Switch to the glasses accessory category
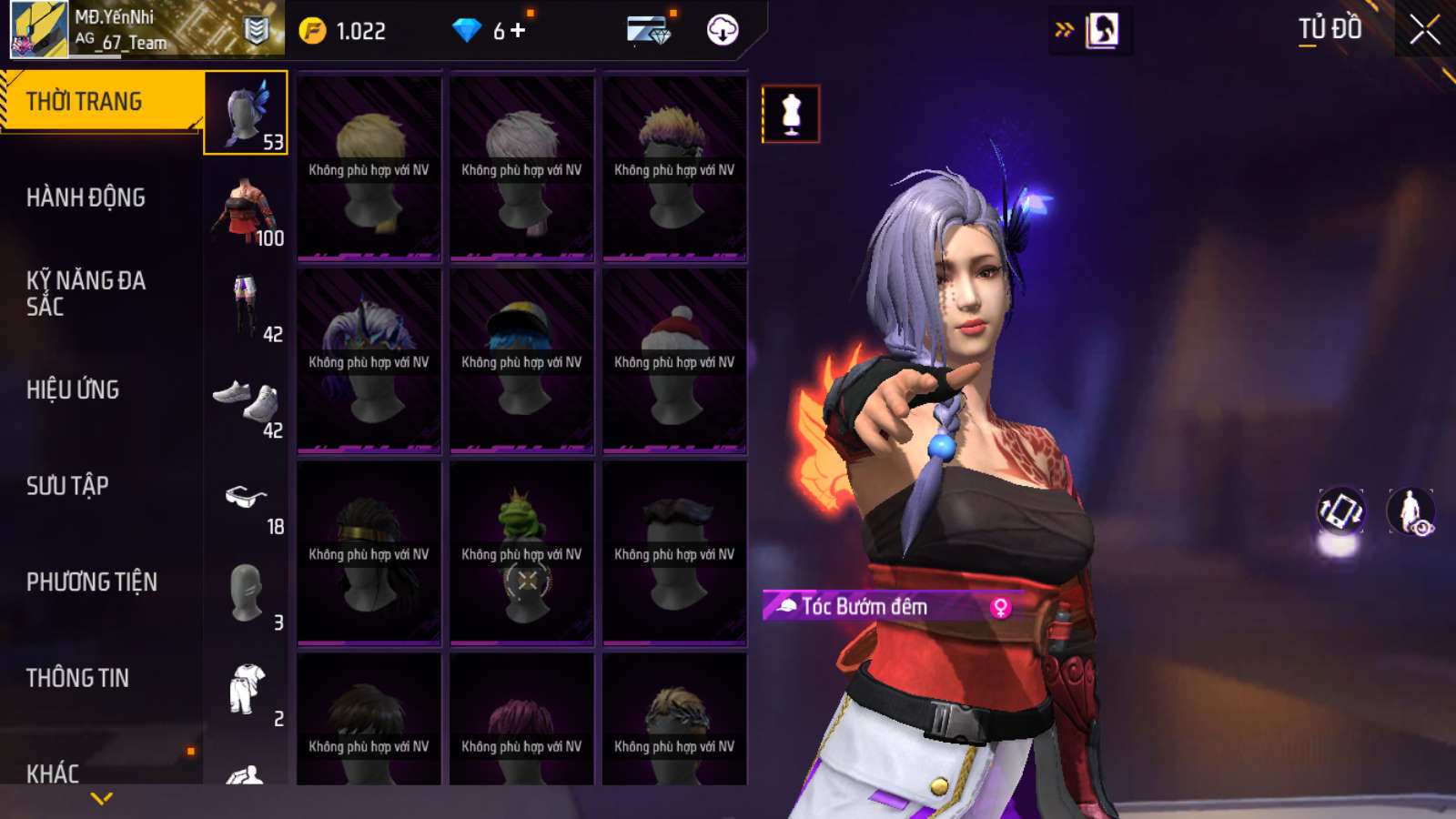The height and width of the screenshot is (819, 1456). pyautogui.click(x=246, y=499)
